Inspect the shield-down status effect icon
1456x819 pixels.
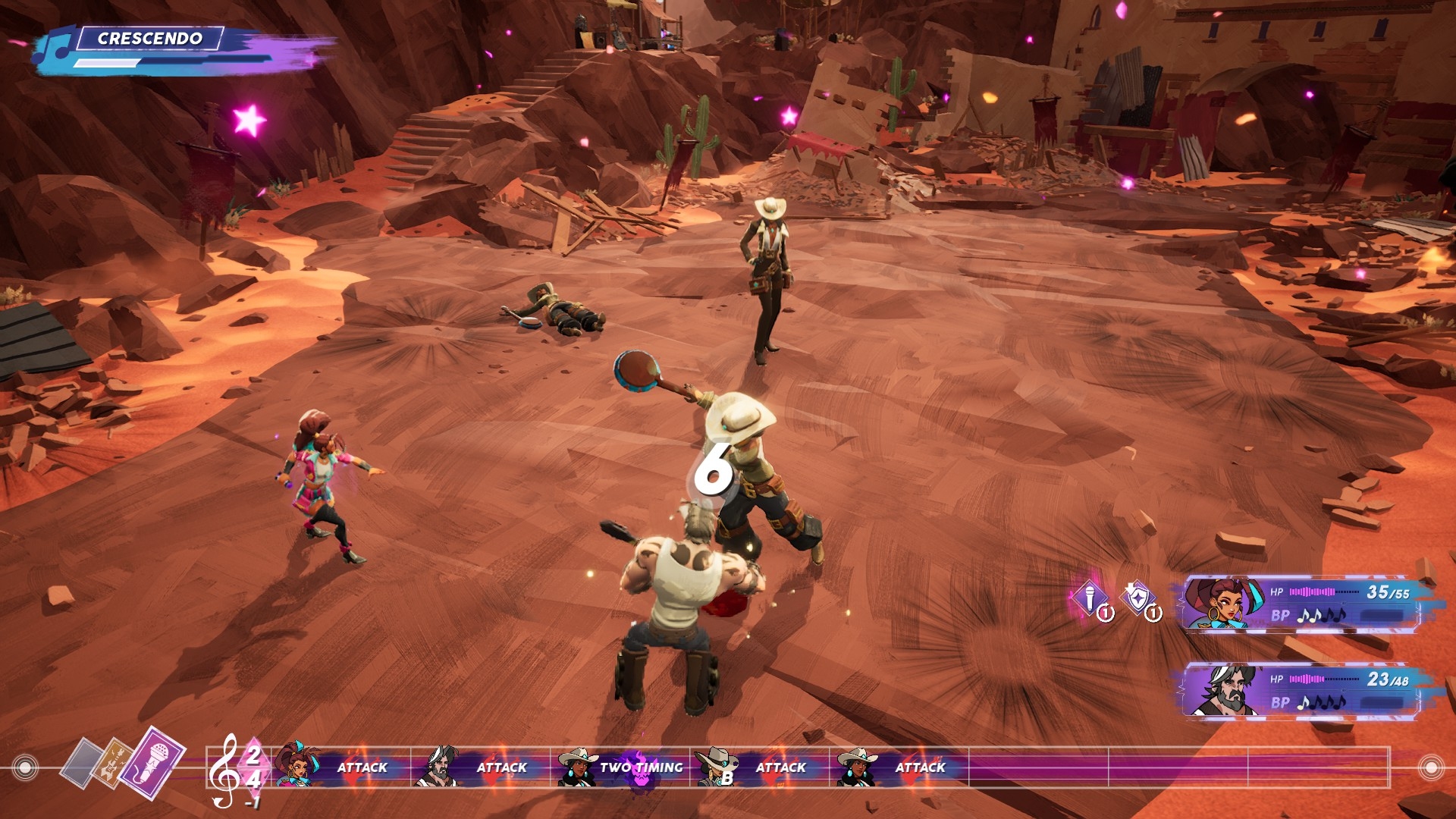(x=1137, y=599)
